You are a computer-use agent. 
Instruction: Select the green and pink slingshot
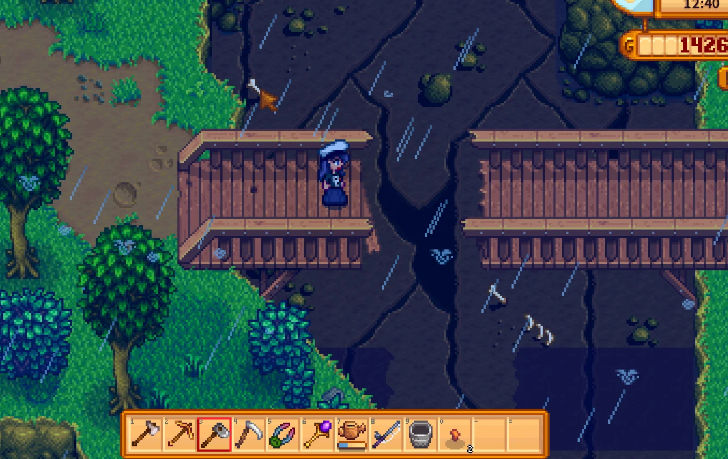click(281, 433)
